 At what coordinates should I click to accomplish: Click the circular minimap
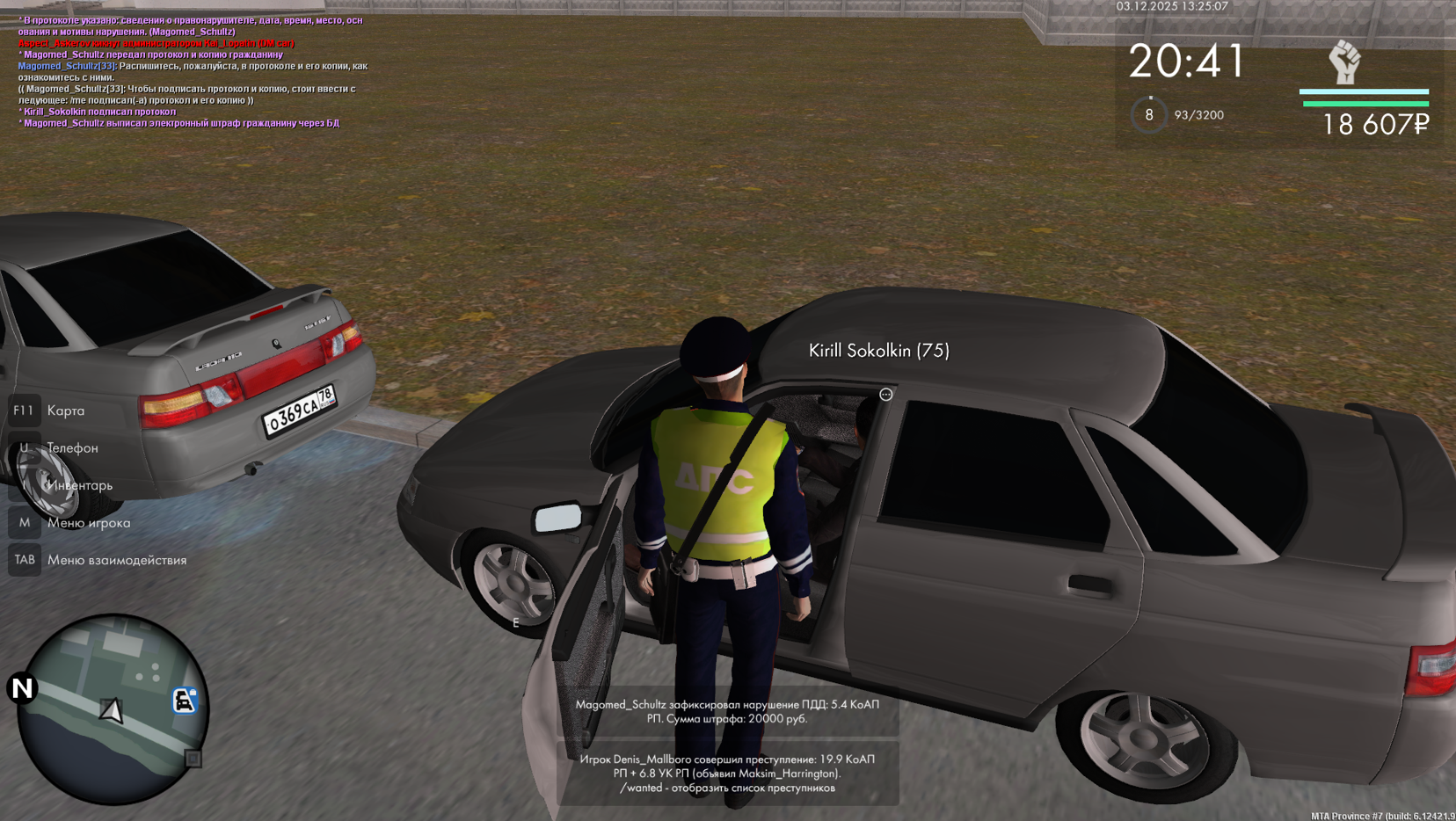click(113, 708)
